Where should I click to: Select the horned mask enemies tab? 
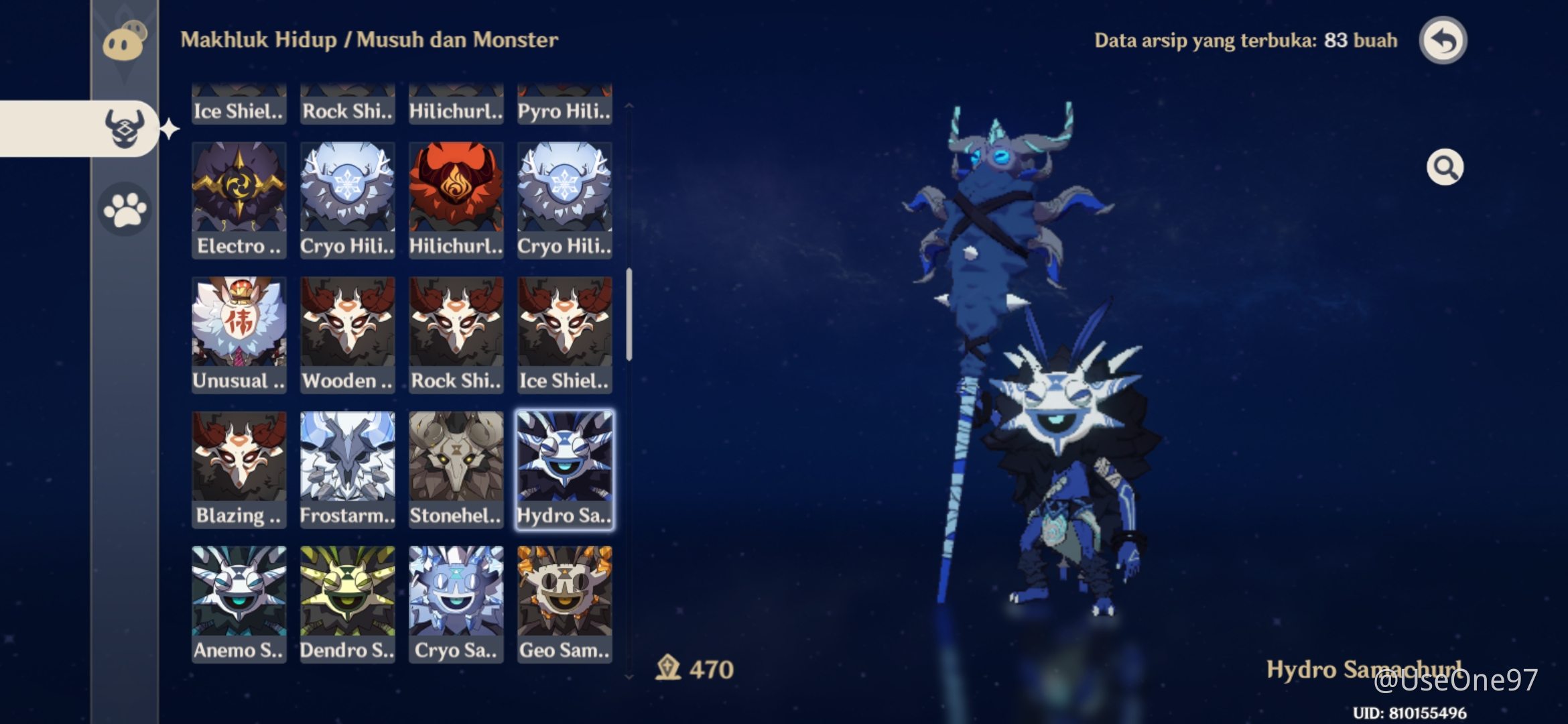pos(125,128)
